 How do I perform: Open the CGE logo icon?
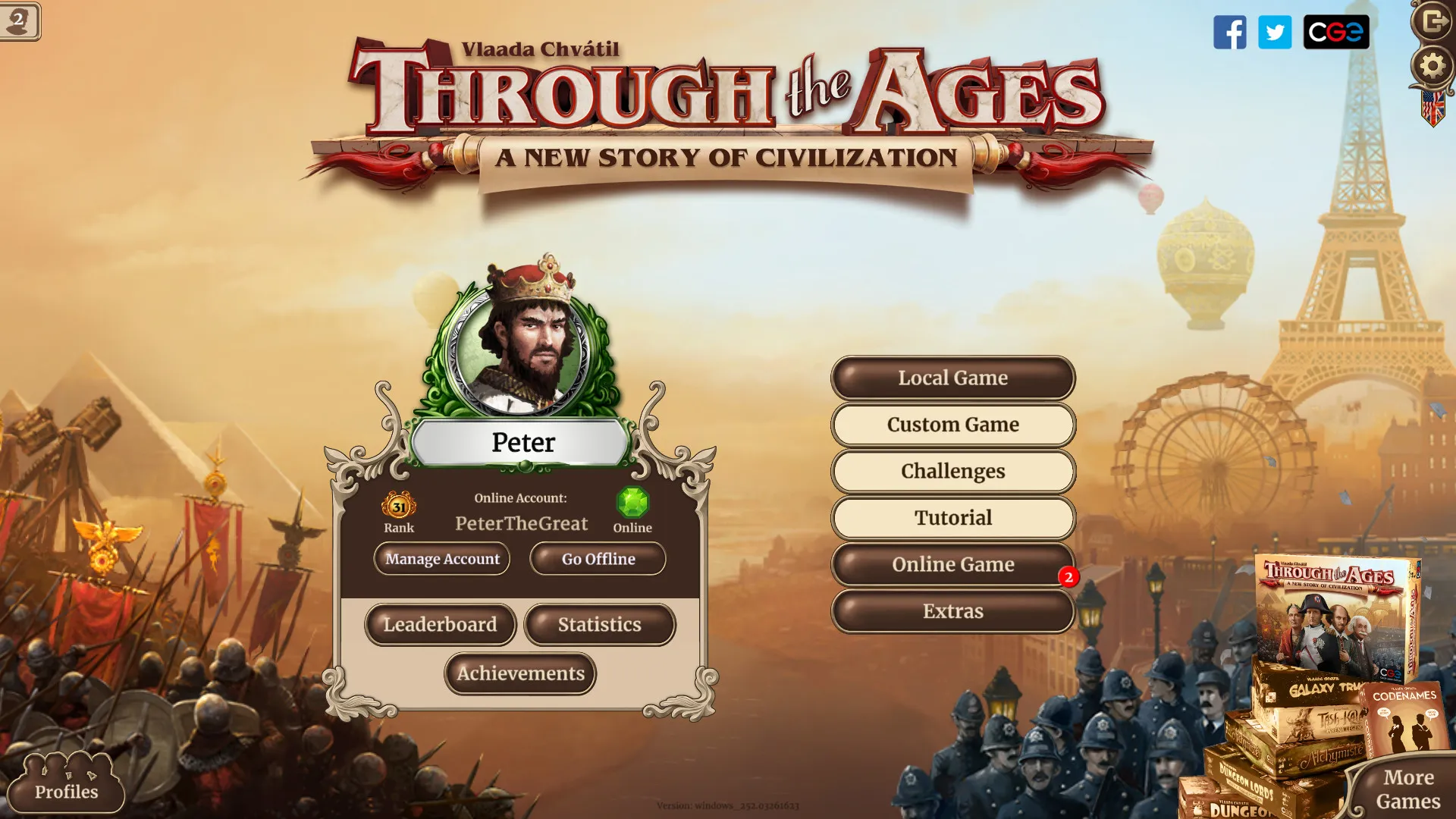pos(1336,33)
